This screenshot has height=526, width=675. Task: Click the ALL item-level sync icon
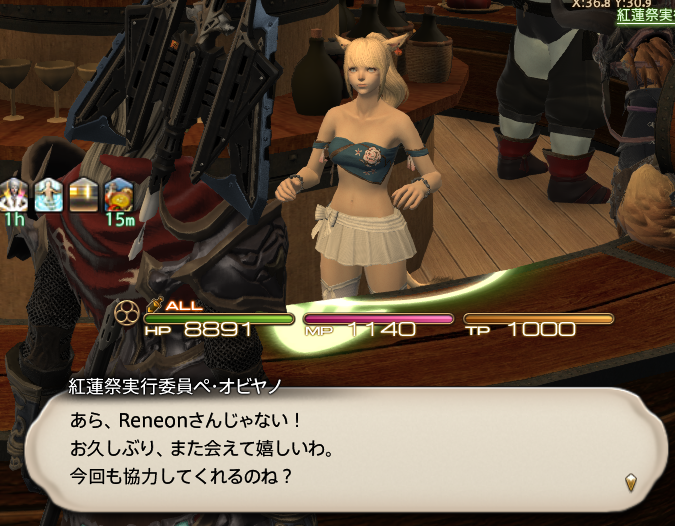coord(174,305)
